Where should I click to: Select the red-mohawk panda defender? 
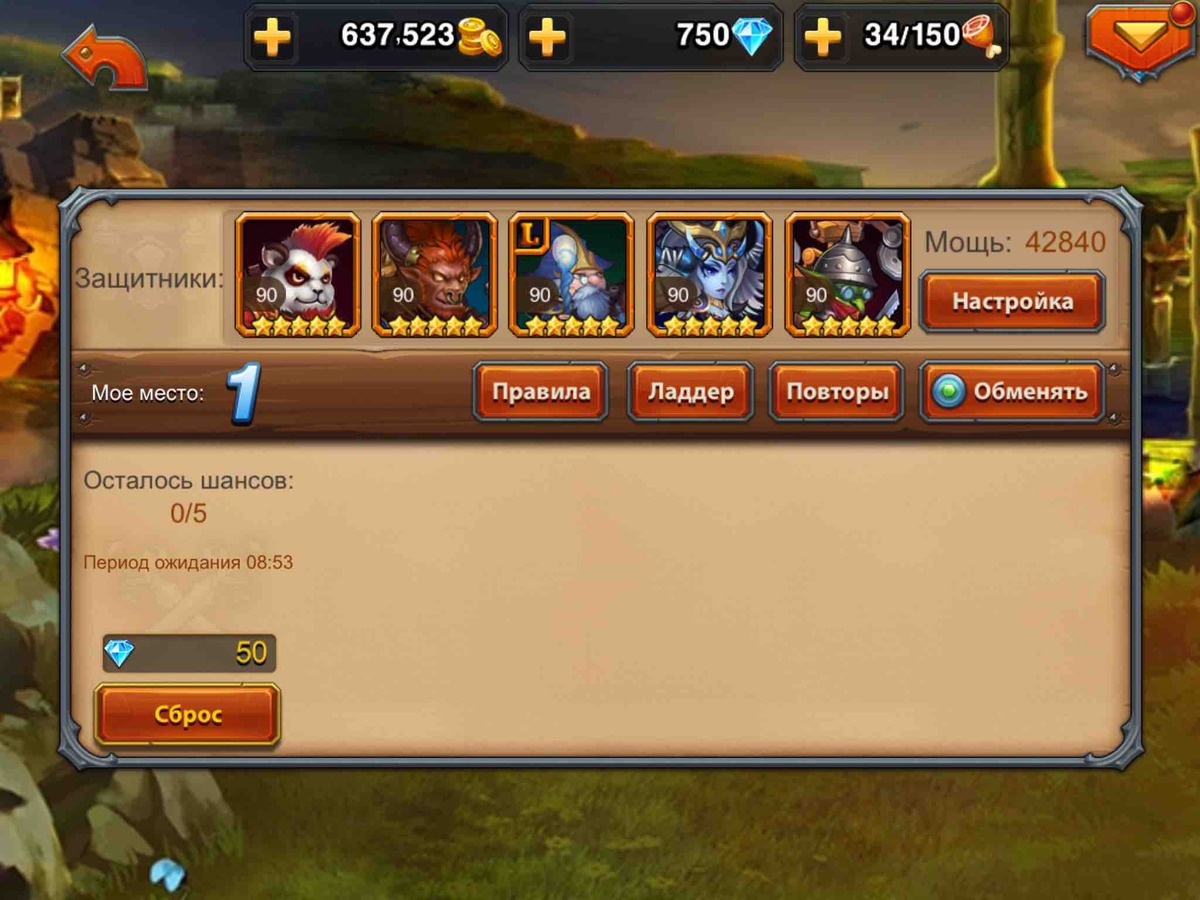coord(297,274)
